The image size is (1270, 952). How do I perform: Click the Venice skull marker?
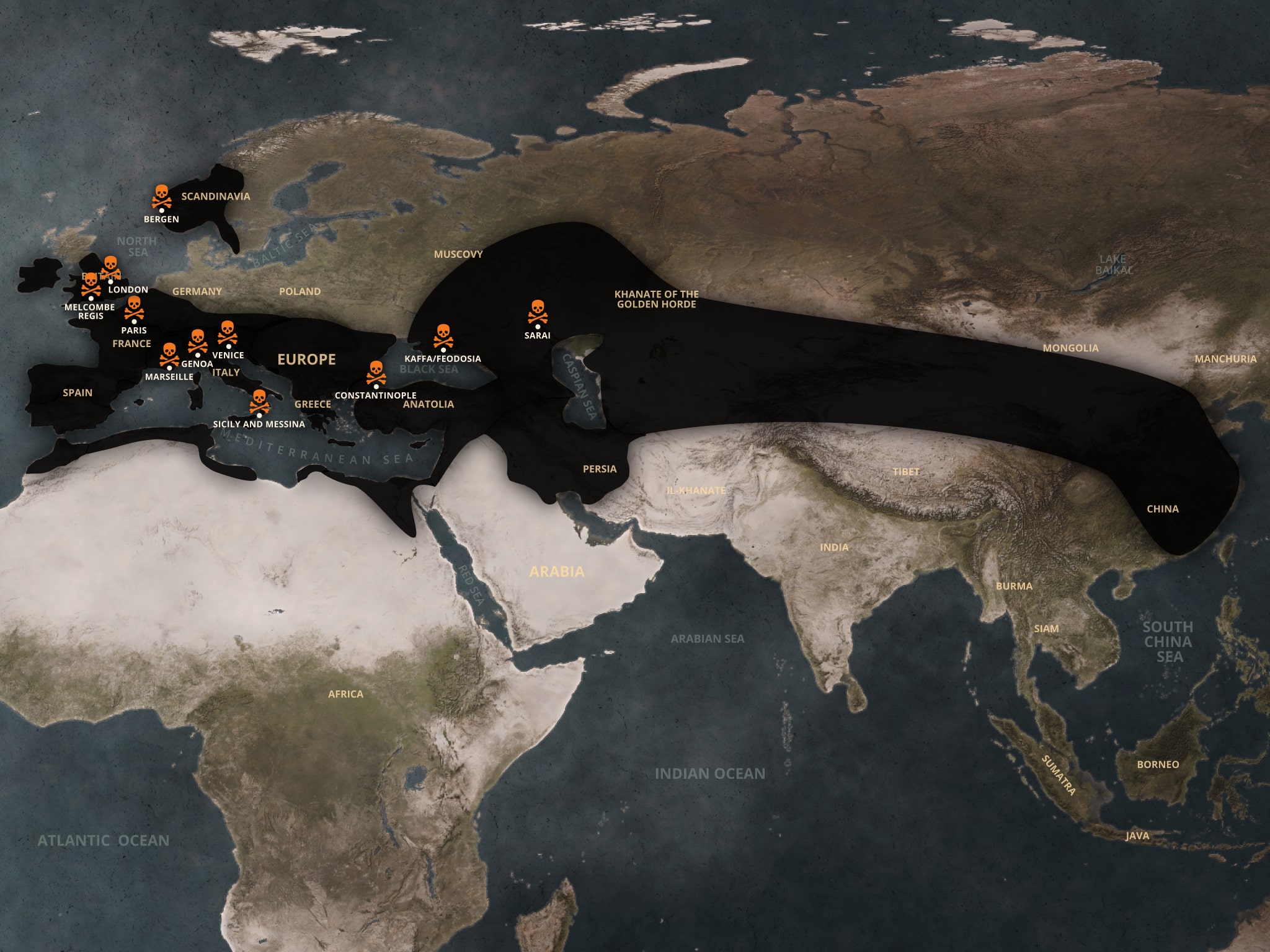point(228,333)
